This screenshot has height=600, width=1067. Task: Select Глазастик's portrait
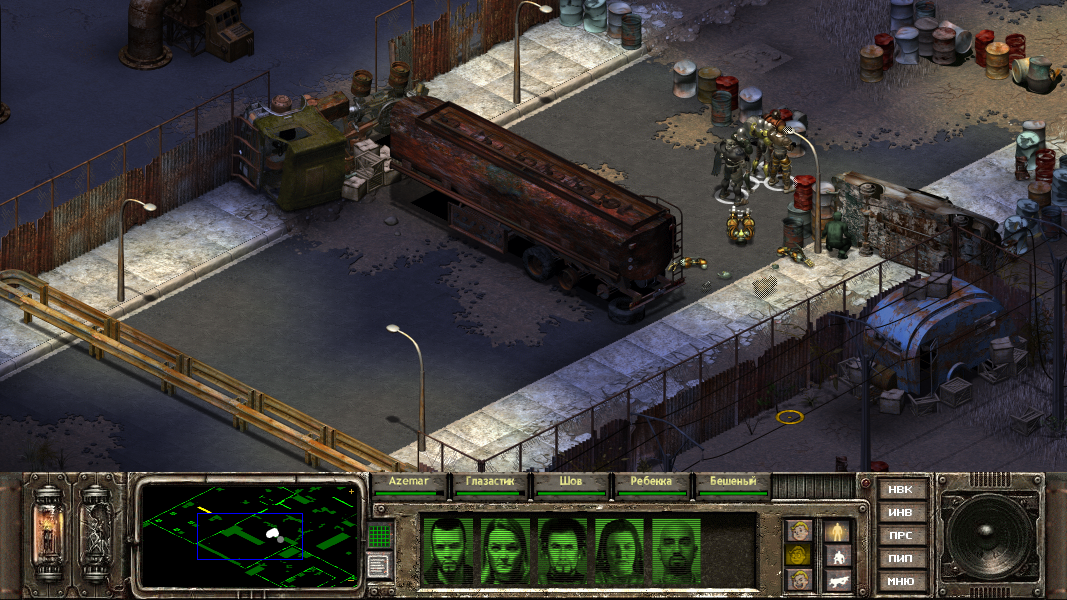click(x=506, y=549)
